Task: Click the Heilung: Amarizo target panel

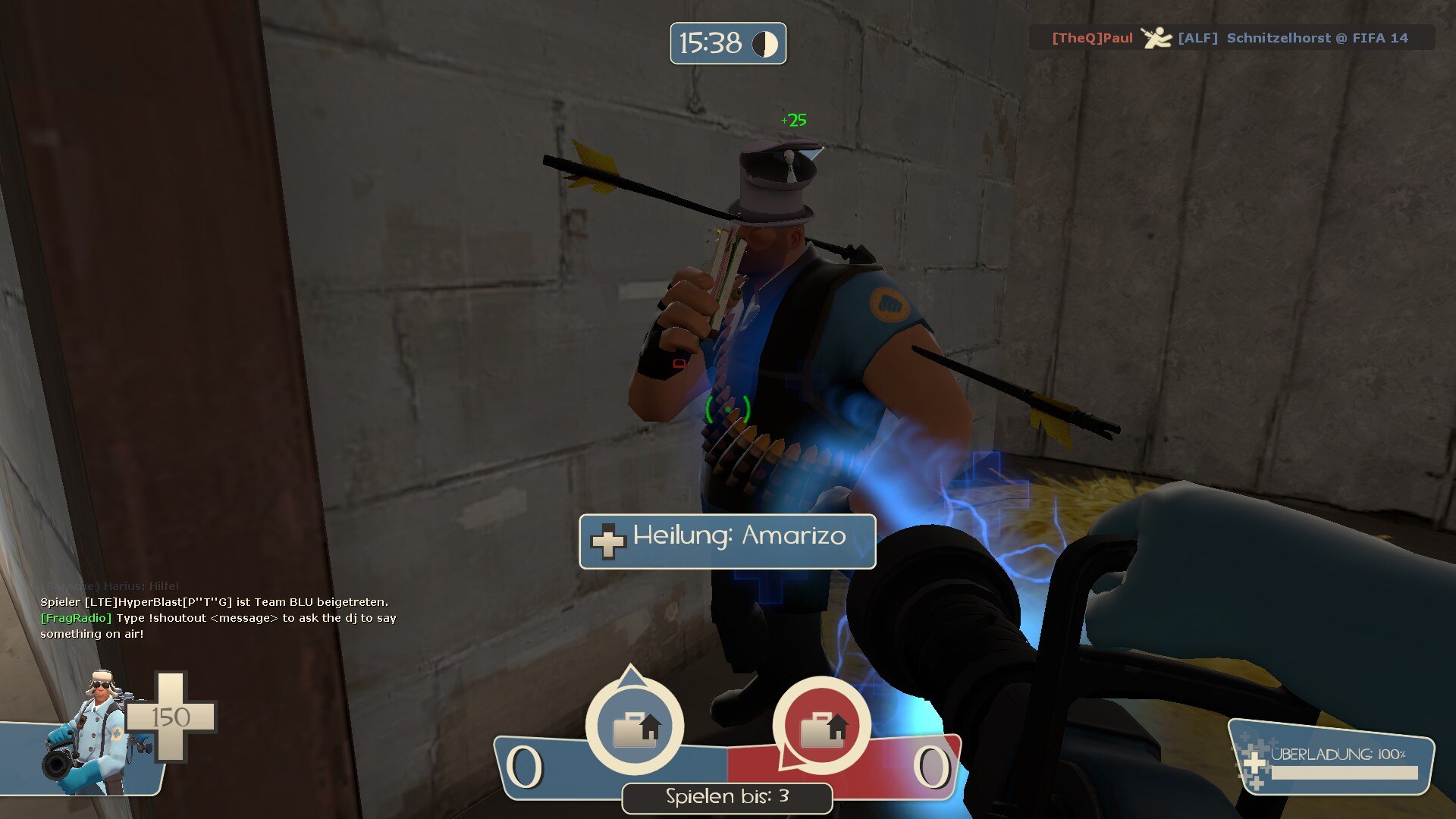Action: pos(727,541)
